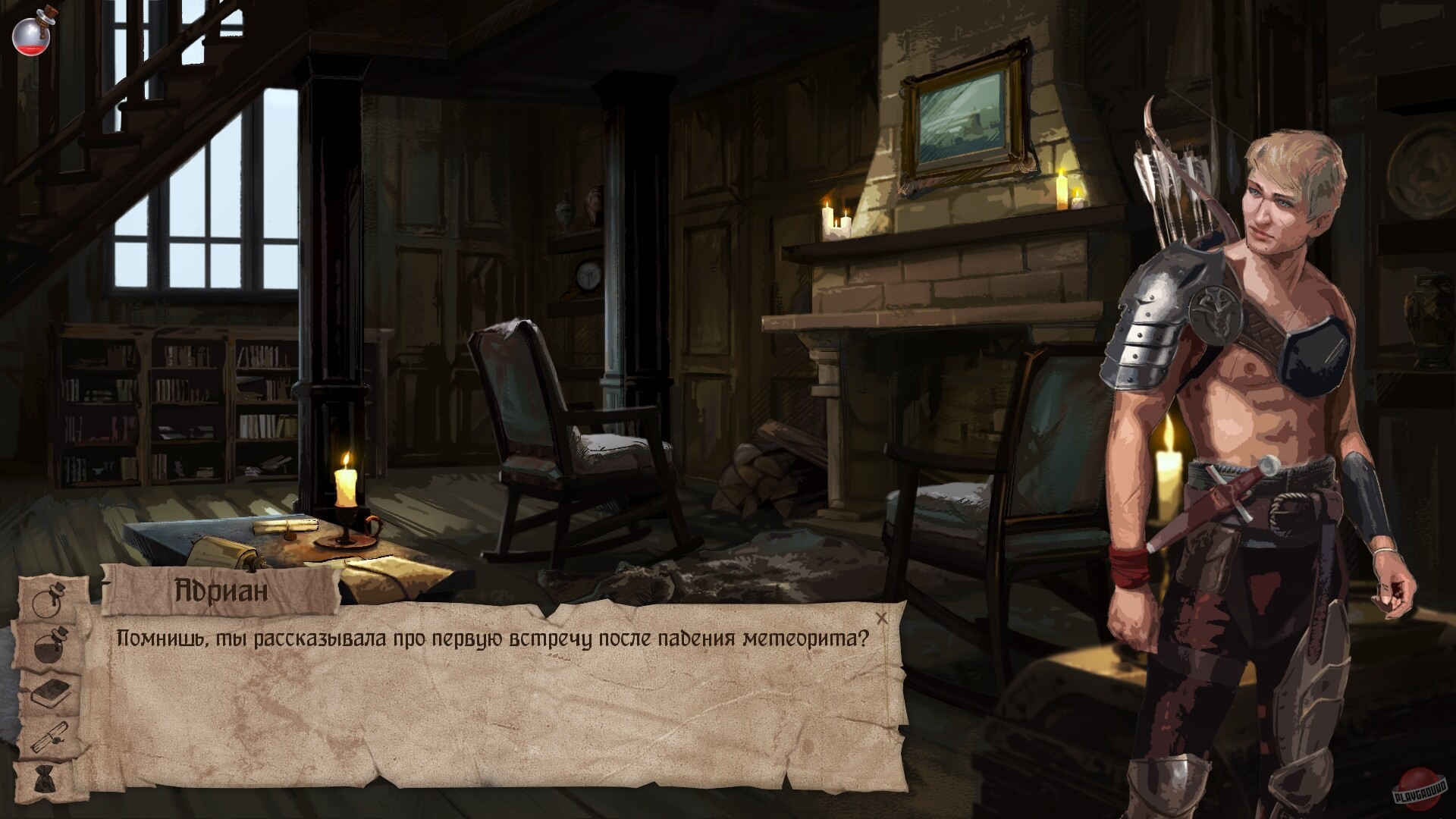This screenshot has height=819, width=1456.
Task: Open inventory with the pouch icon
Action: pyautogui.click(x=45, y=777)
